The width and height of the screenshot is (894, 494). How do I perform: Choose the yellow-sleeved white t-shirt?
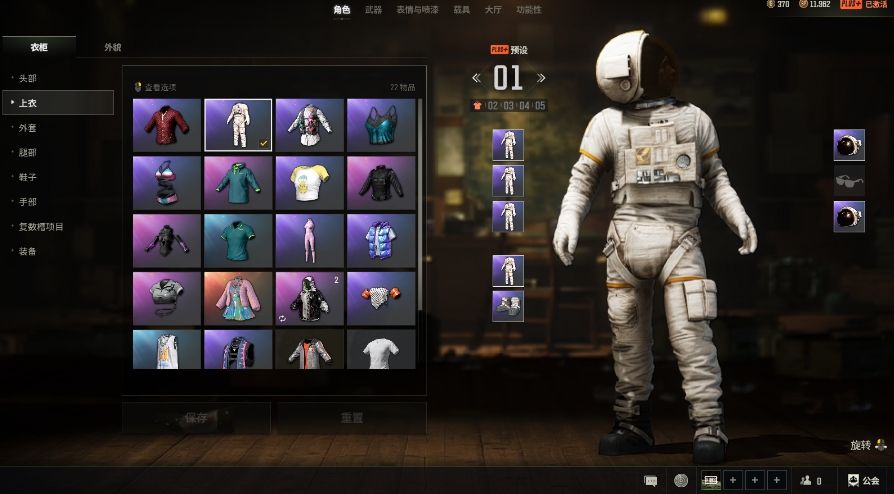click(x=309, y=182)
